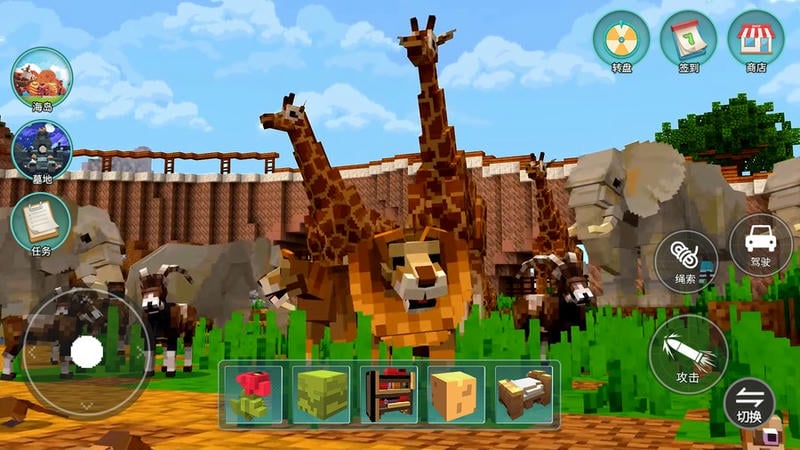Open the 任务 task clipboard

(41, 221)
